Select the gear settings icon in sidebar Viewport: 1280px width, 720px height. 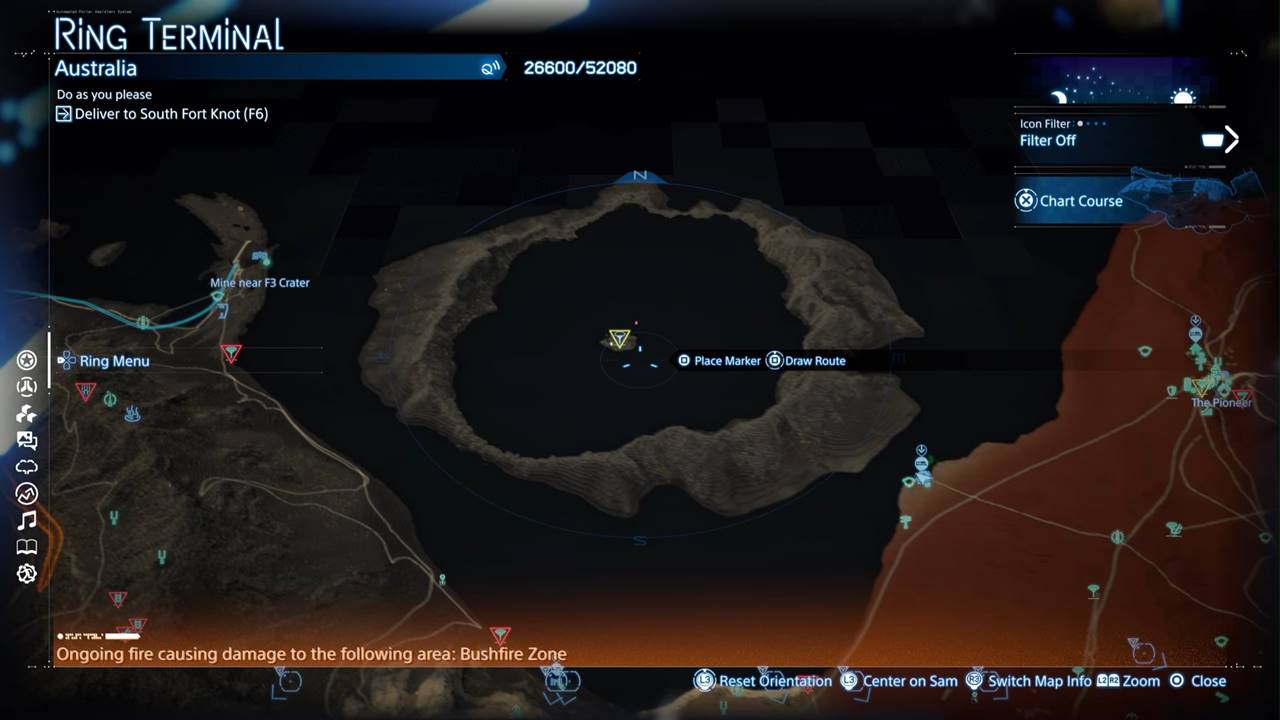[x=27, y=573]
